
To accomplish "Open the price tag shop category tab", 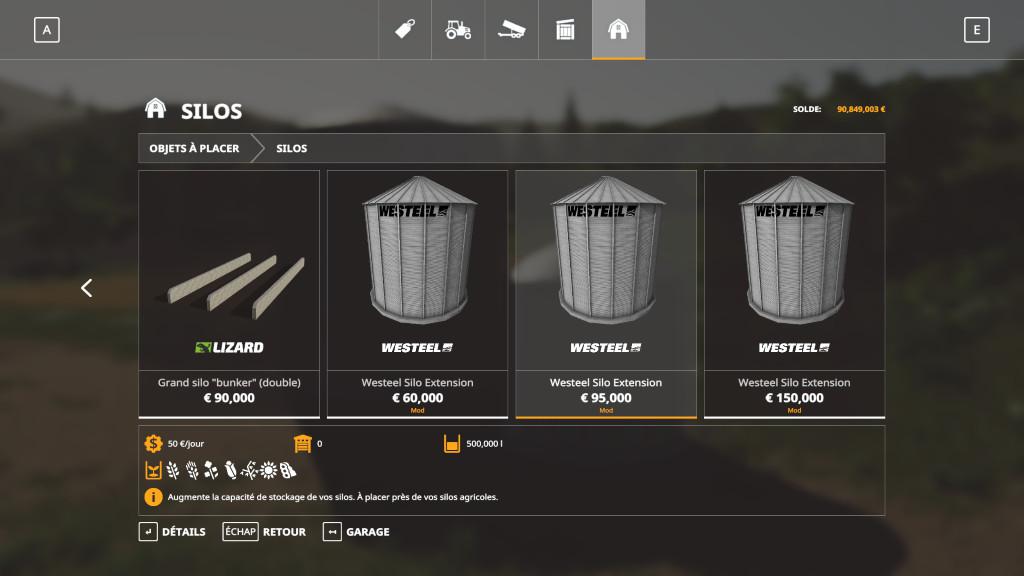I will 404,30.
